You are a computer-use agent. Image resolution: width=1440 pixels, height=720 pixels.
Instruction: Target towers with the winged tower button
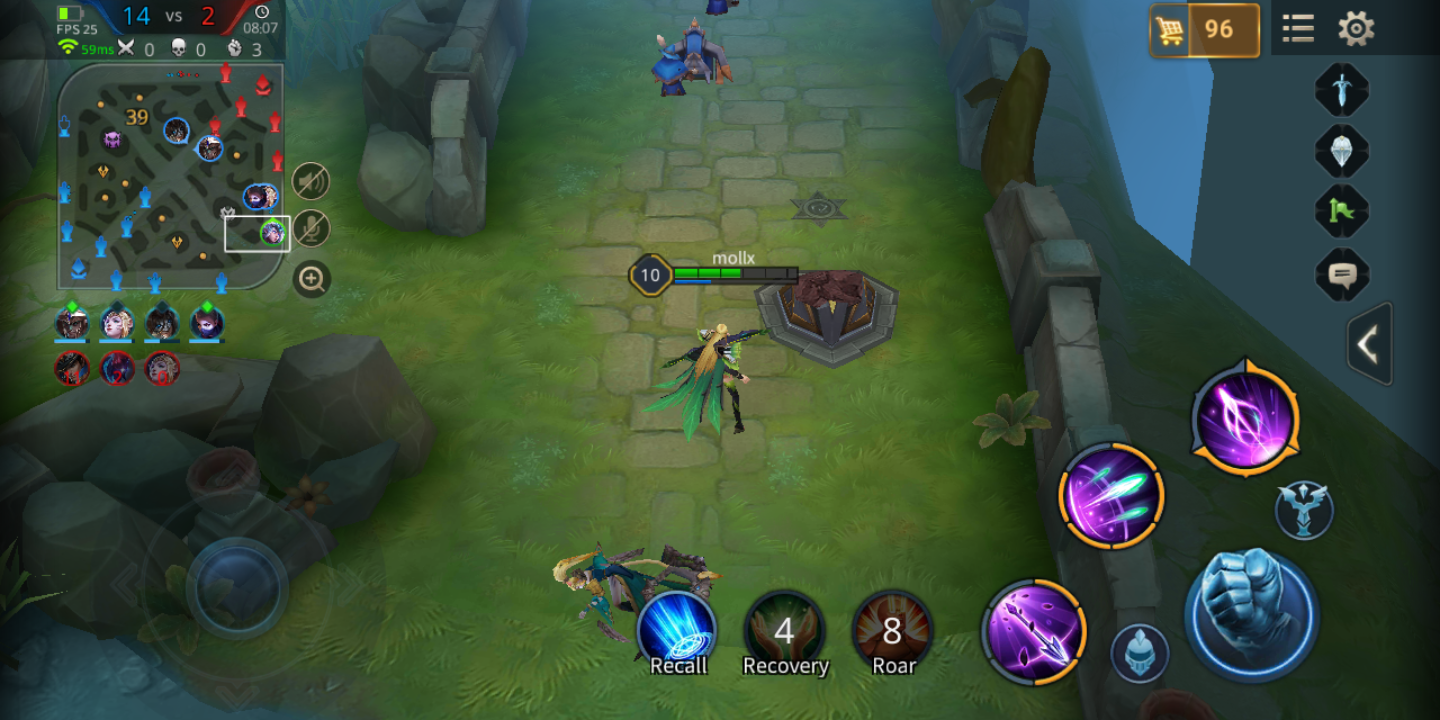point(1304,510)
